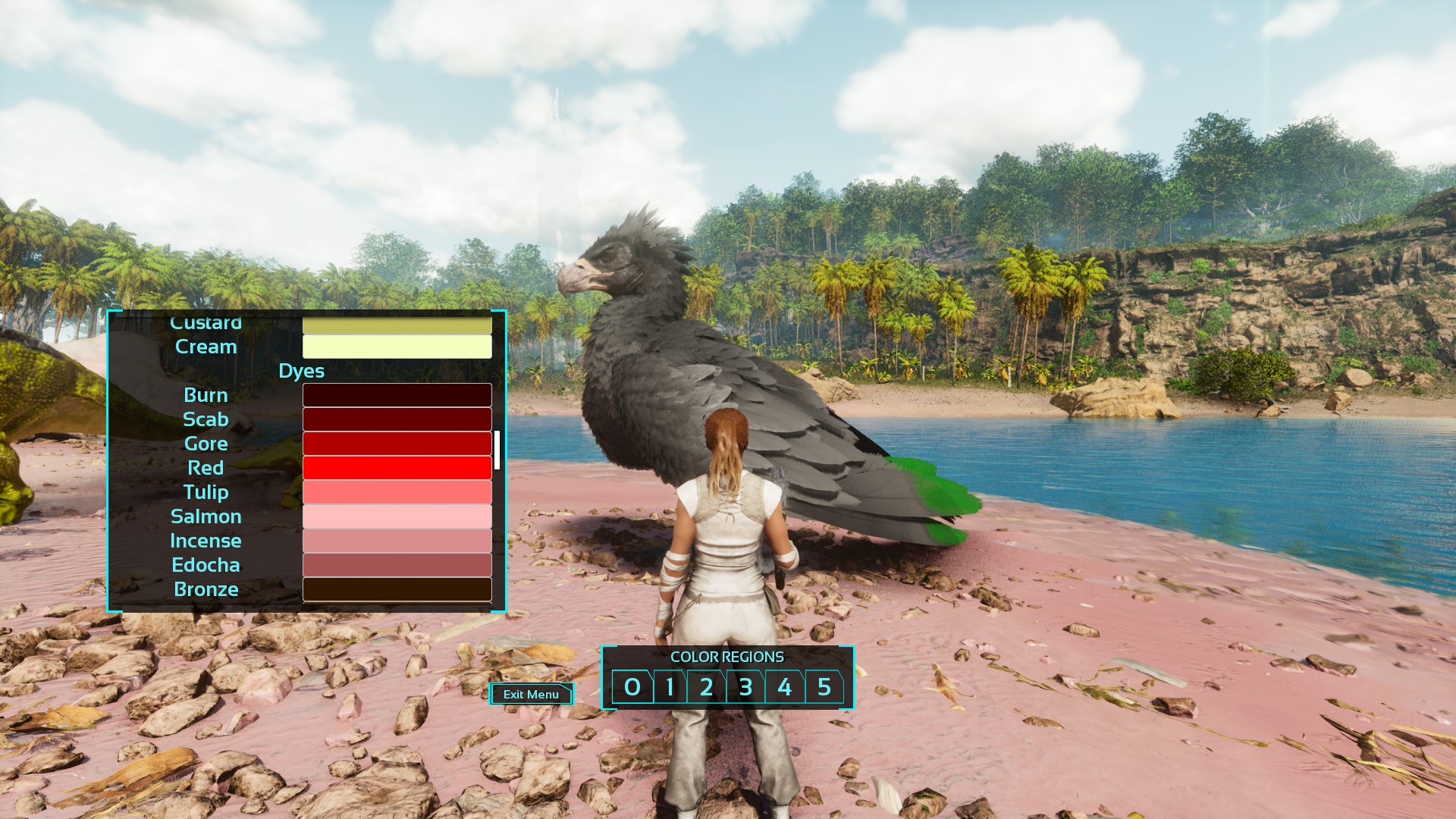Select the Burn dye color
Image resolution: width=1456 pixels, height=819 pixels.
click(397, 395)
